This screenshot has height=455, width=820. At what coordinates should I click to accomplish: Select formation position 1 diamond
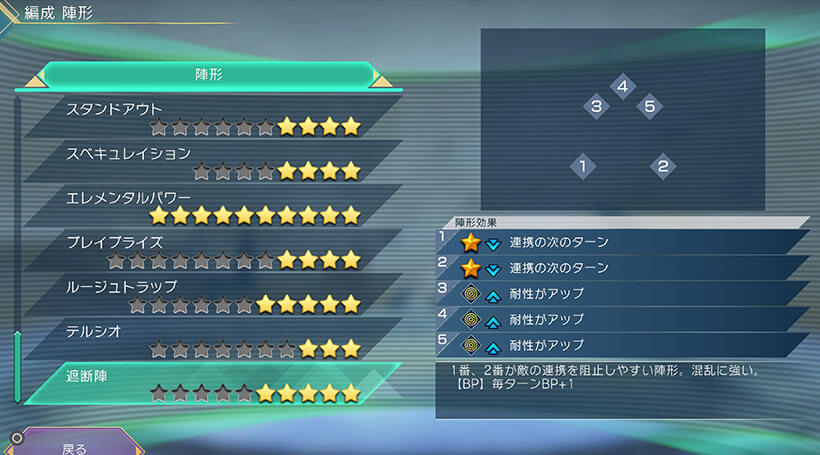[x=582, y=166]
